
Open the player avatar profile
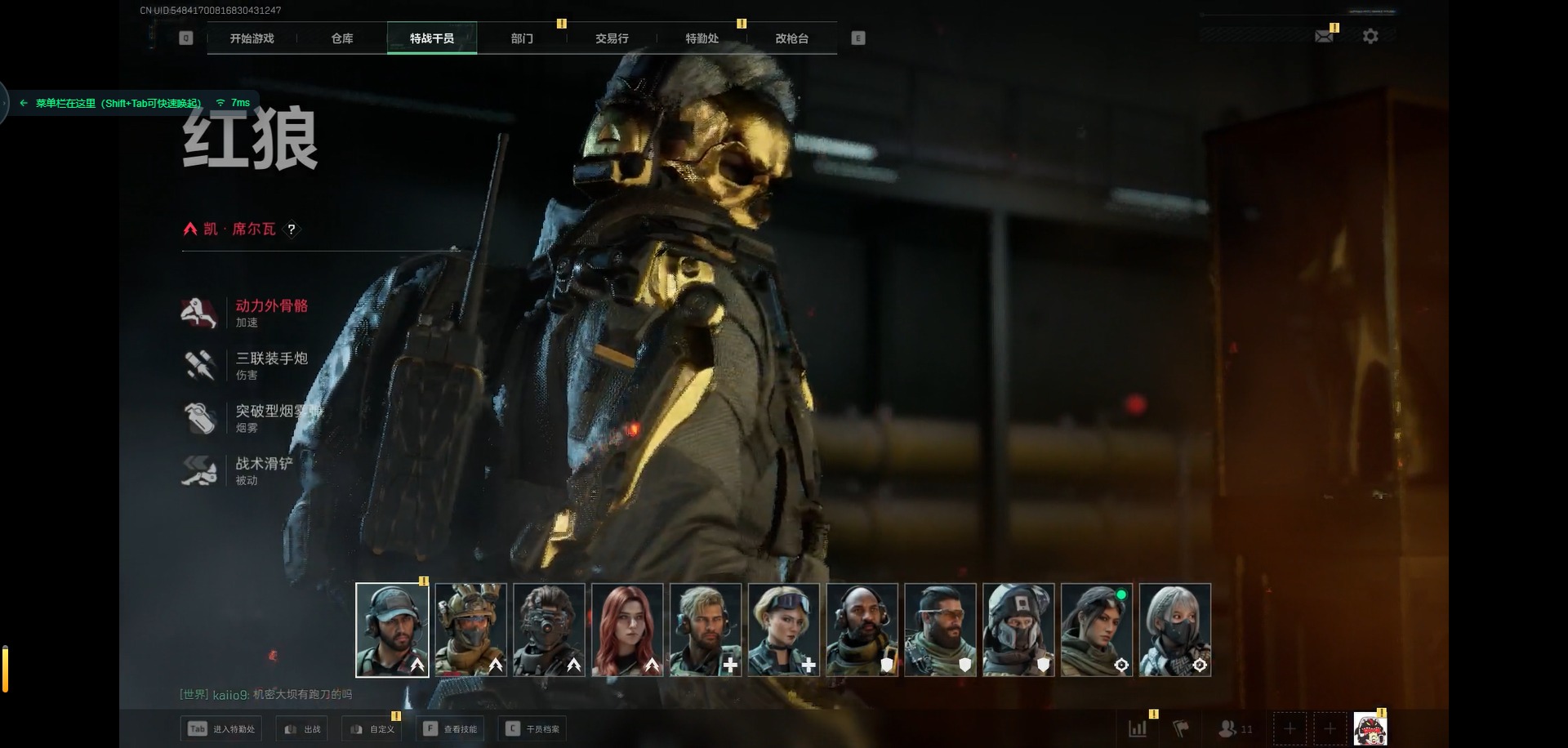pos(1370,729)
